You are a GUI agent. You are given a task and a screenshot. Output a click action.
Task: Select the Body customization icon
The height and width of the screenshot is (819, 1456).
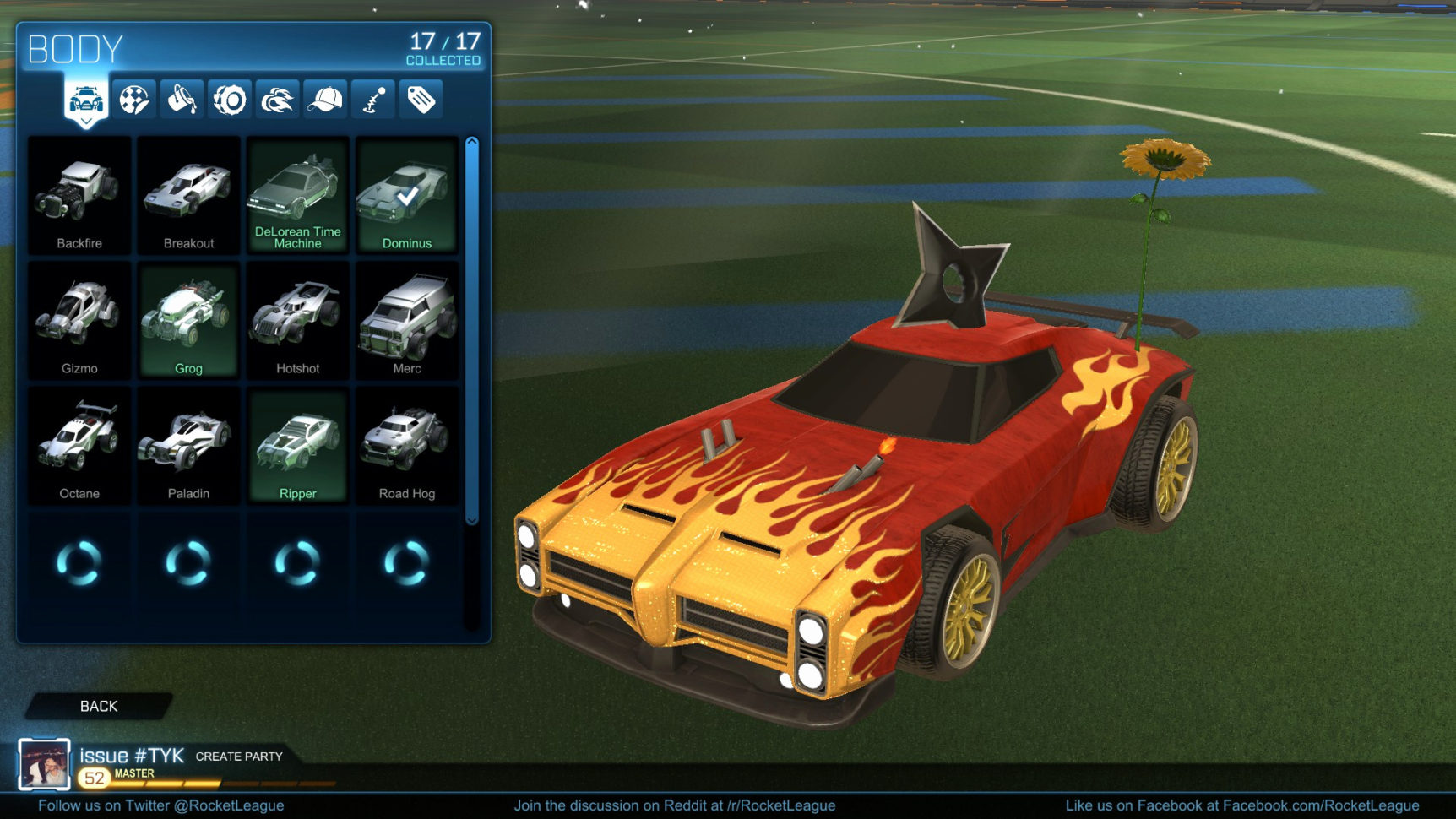click(84, 99)
